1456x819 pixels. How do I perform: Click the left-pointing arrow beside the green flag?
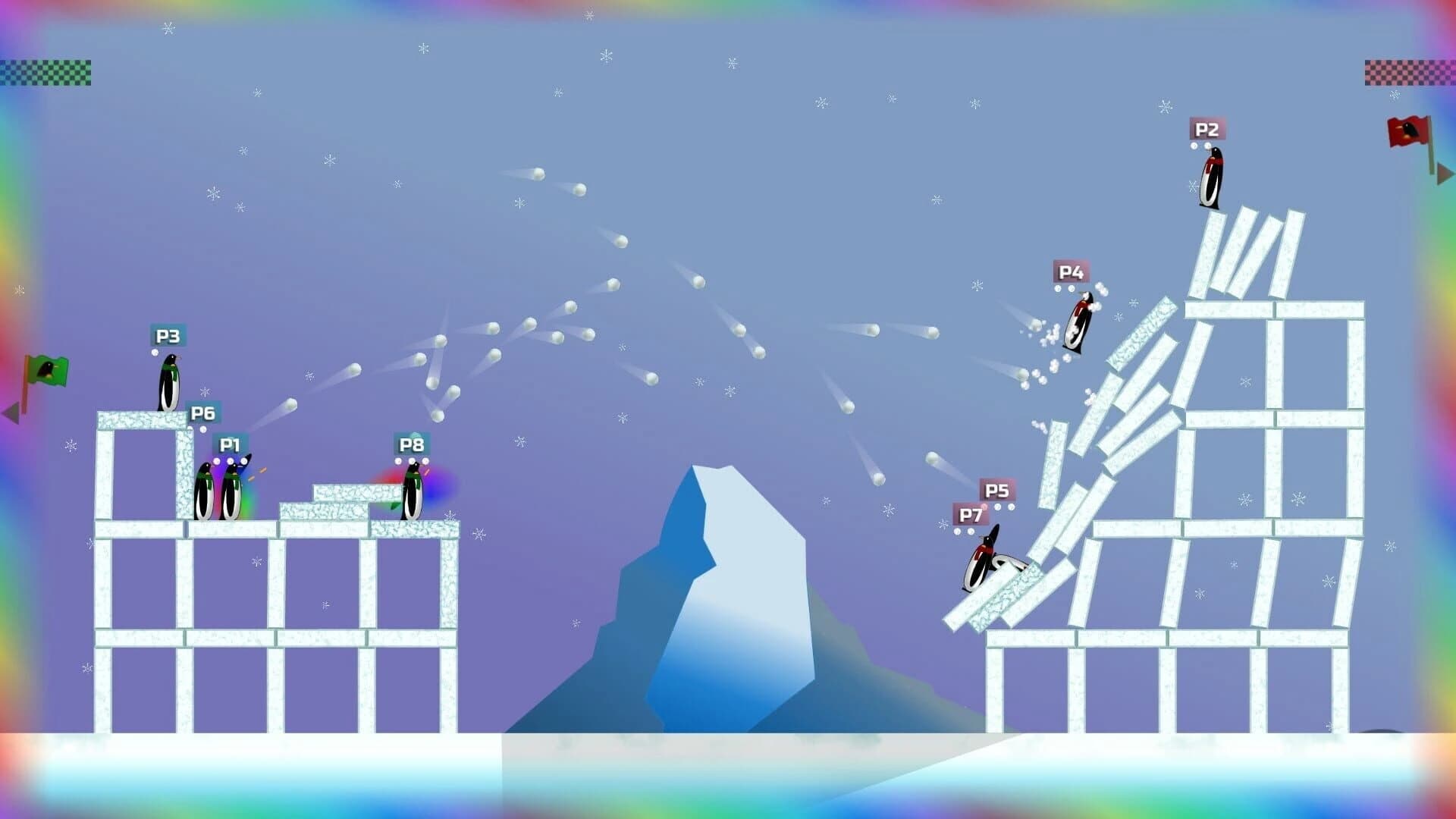pyautogui.click(x=11, y=412)
